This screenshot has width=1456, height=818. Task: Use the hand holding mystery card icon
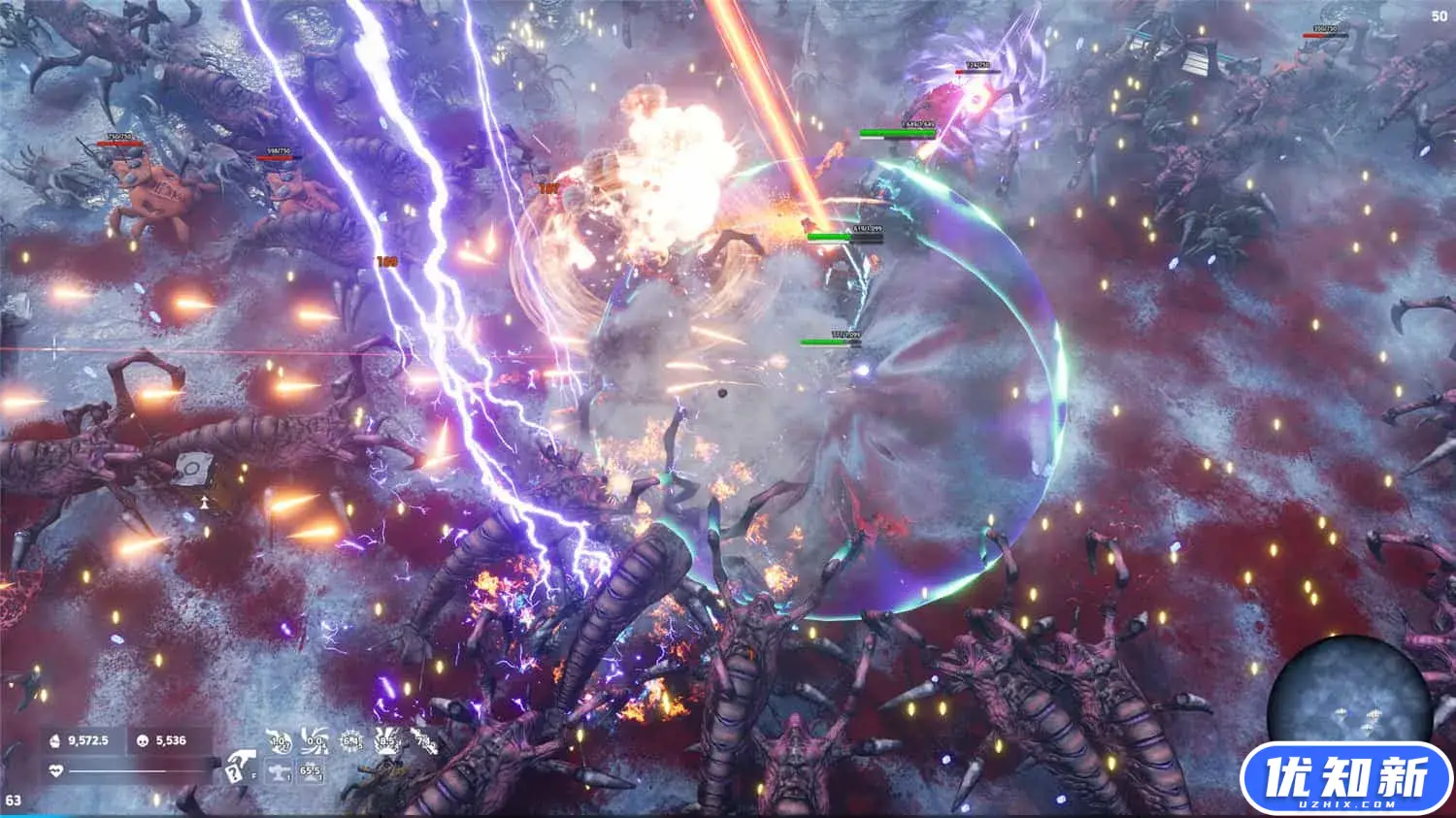tap(240, 768)
